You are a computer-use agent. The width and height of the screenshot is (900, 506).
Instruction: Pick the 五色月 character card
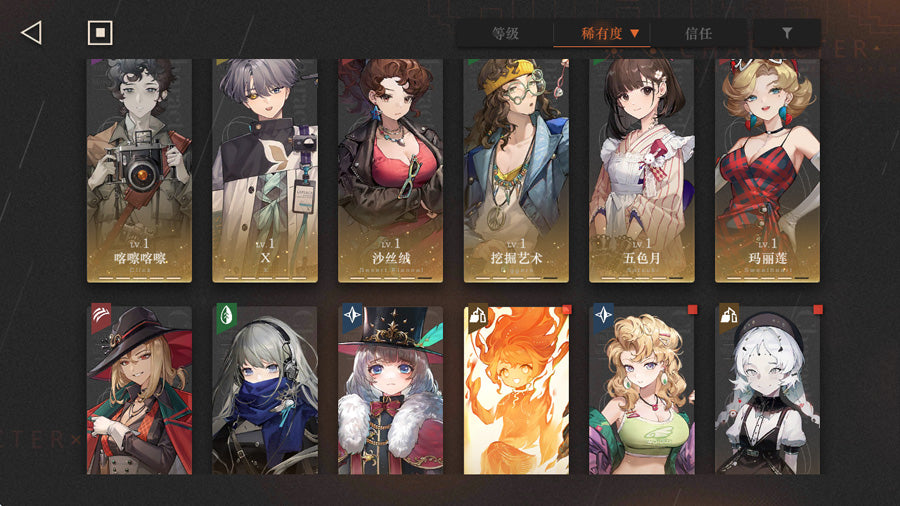tap(641, 170)
